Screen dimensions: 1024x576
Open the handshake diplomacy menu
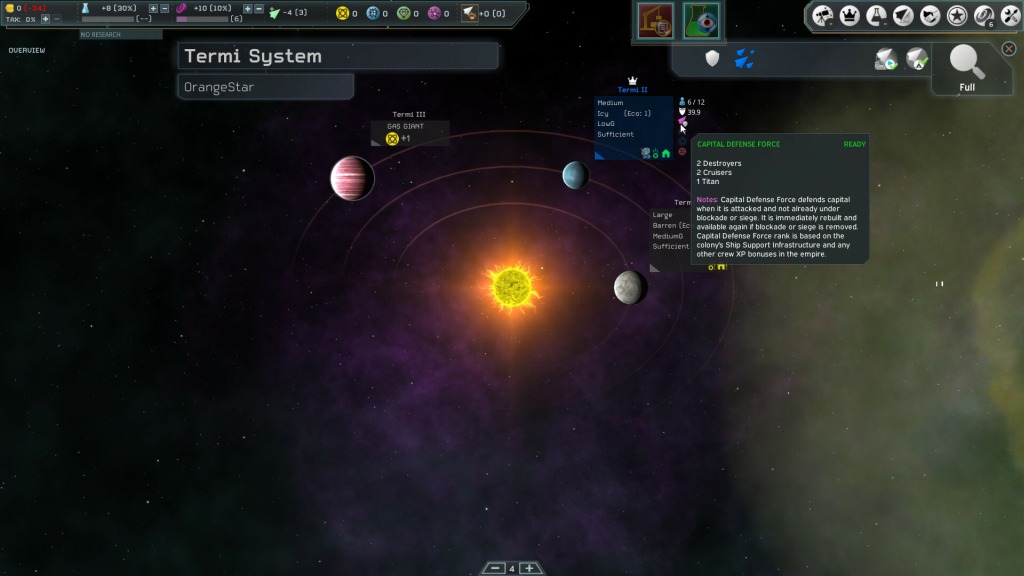click(930, 15)
